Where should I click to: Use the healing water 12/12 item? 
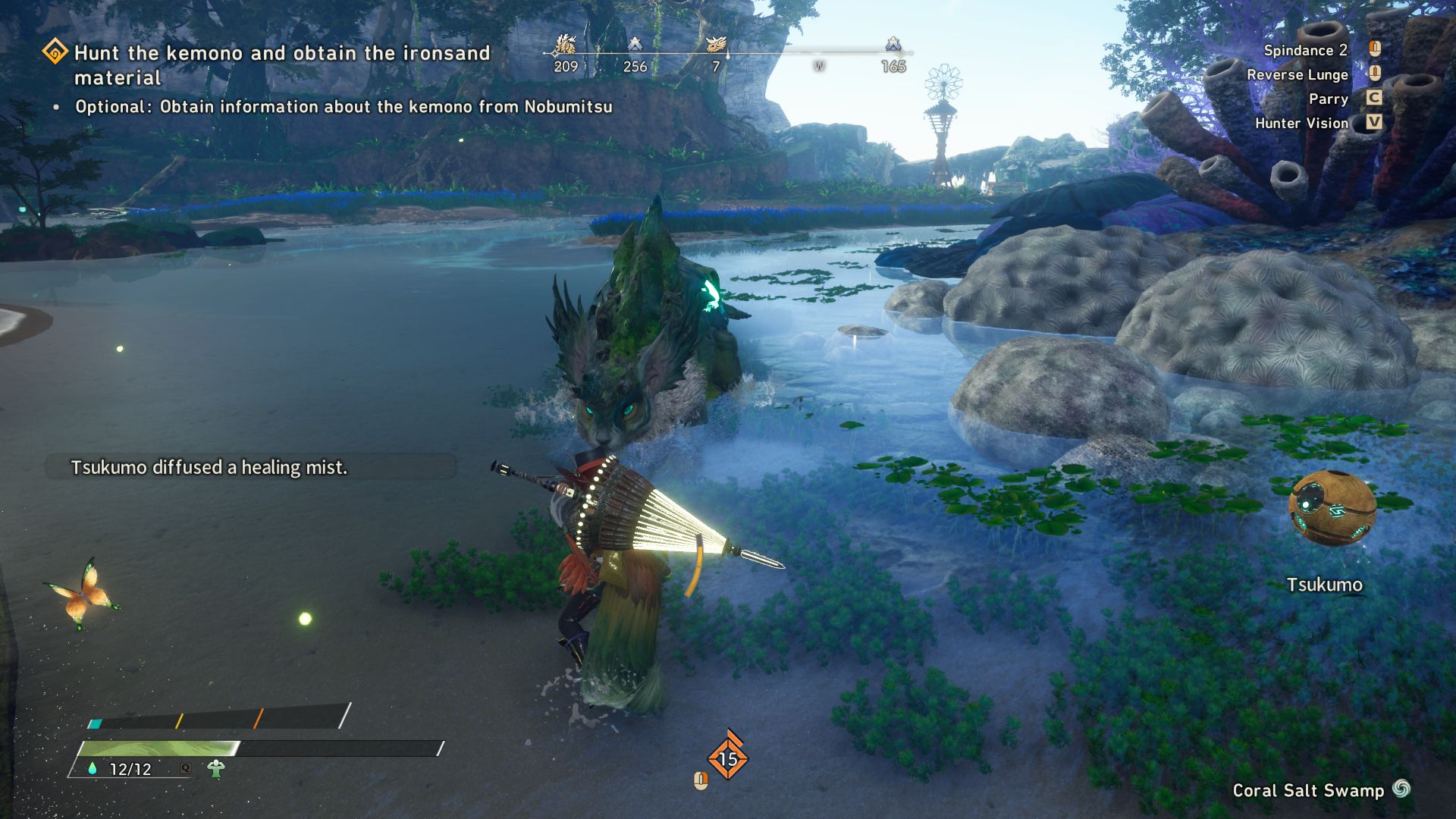(121, 769)
